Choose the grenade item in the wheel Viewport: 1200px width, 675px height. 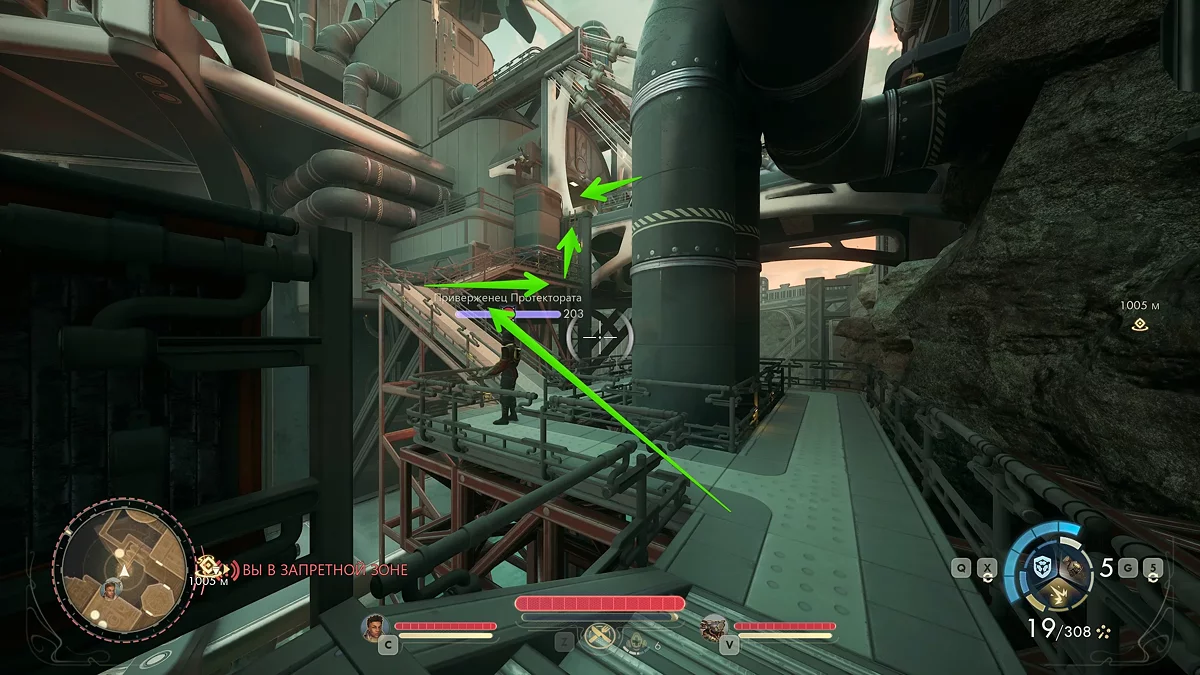1076,567
